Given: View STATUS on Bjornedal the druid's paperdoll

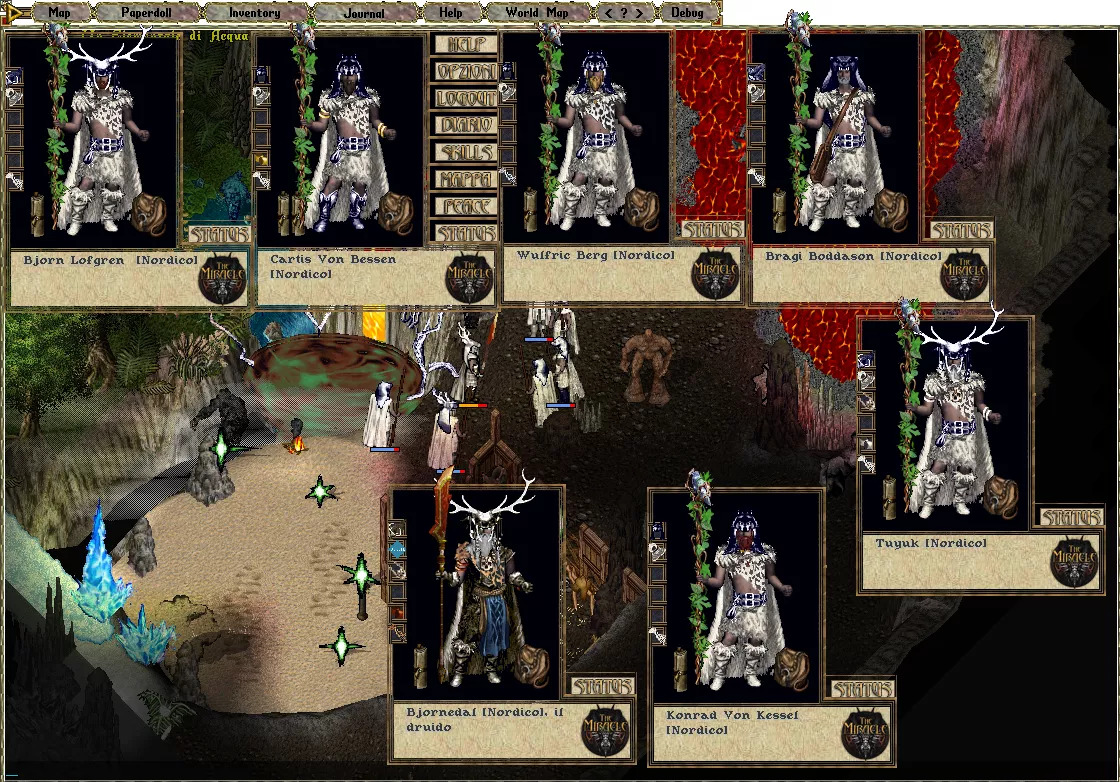Looking at the screenshot, I should [x=602, y=687].
